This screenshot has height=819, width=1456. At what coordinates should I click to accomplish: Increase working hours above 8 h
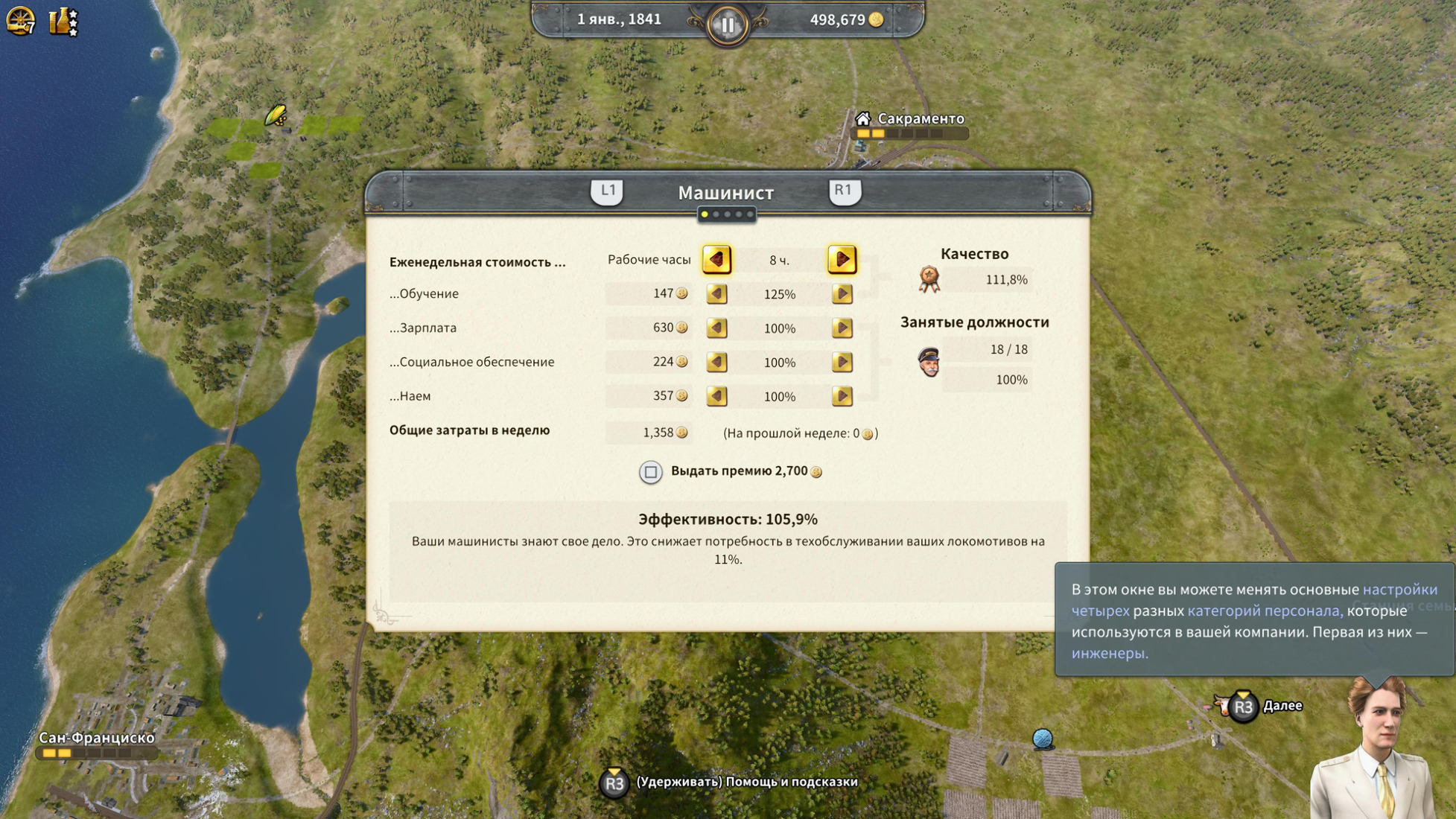click(x=842, y=259)
